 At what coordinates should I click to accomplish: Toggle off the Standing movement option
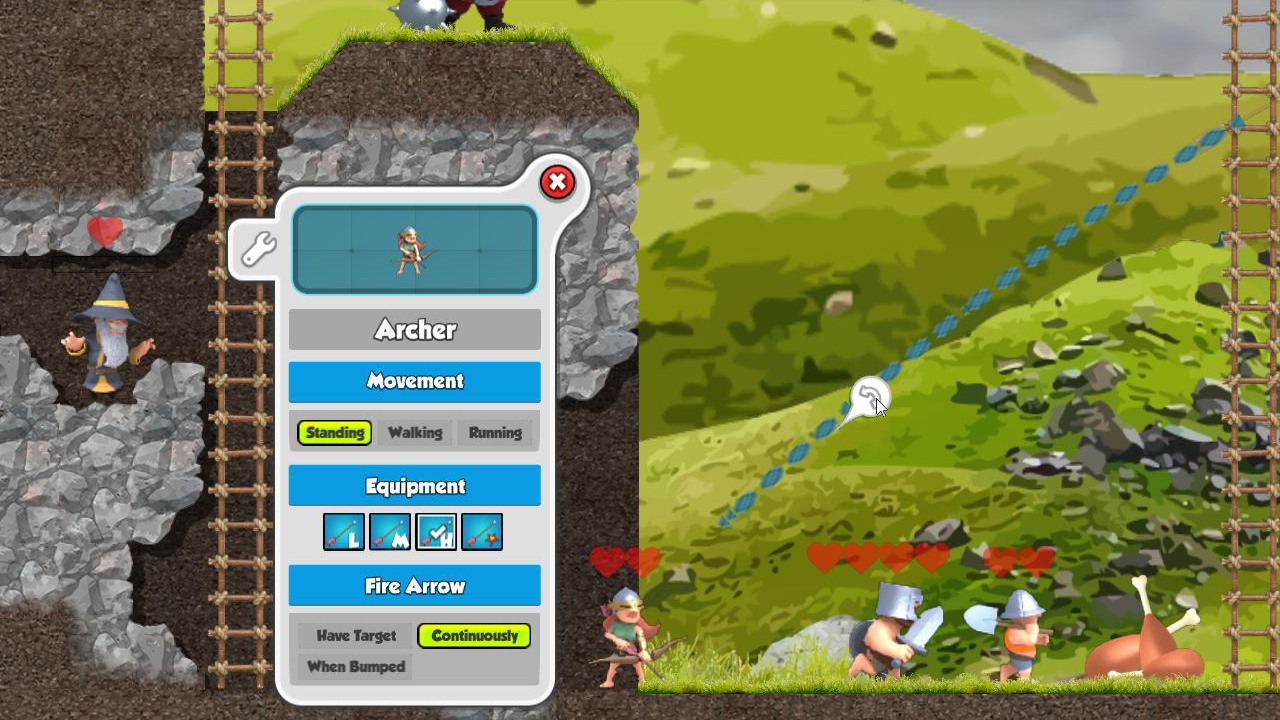point(334,432)
